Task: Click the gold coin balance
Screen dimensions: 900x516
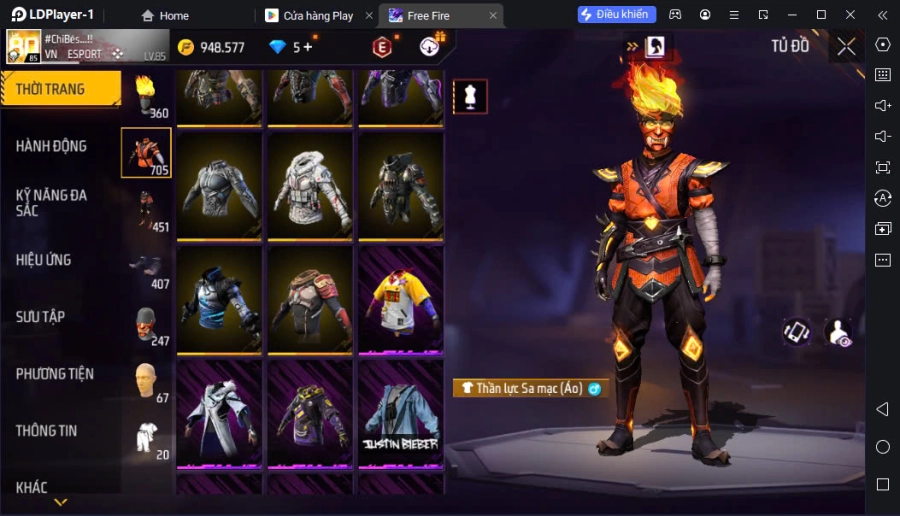Action: pos(211,47)
